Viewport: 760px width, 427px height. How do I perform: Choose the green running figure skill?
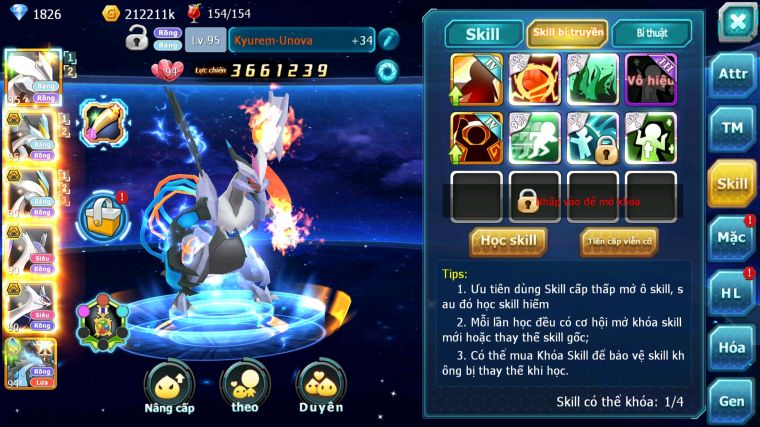pos(535,138)
